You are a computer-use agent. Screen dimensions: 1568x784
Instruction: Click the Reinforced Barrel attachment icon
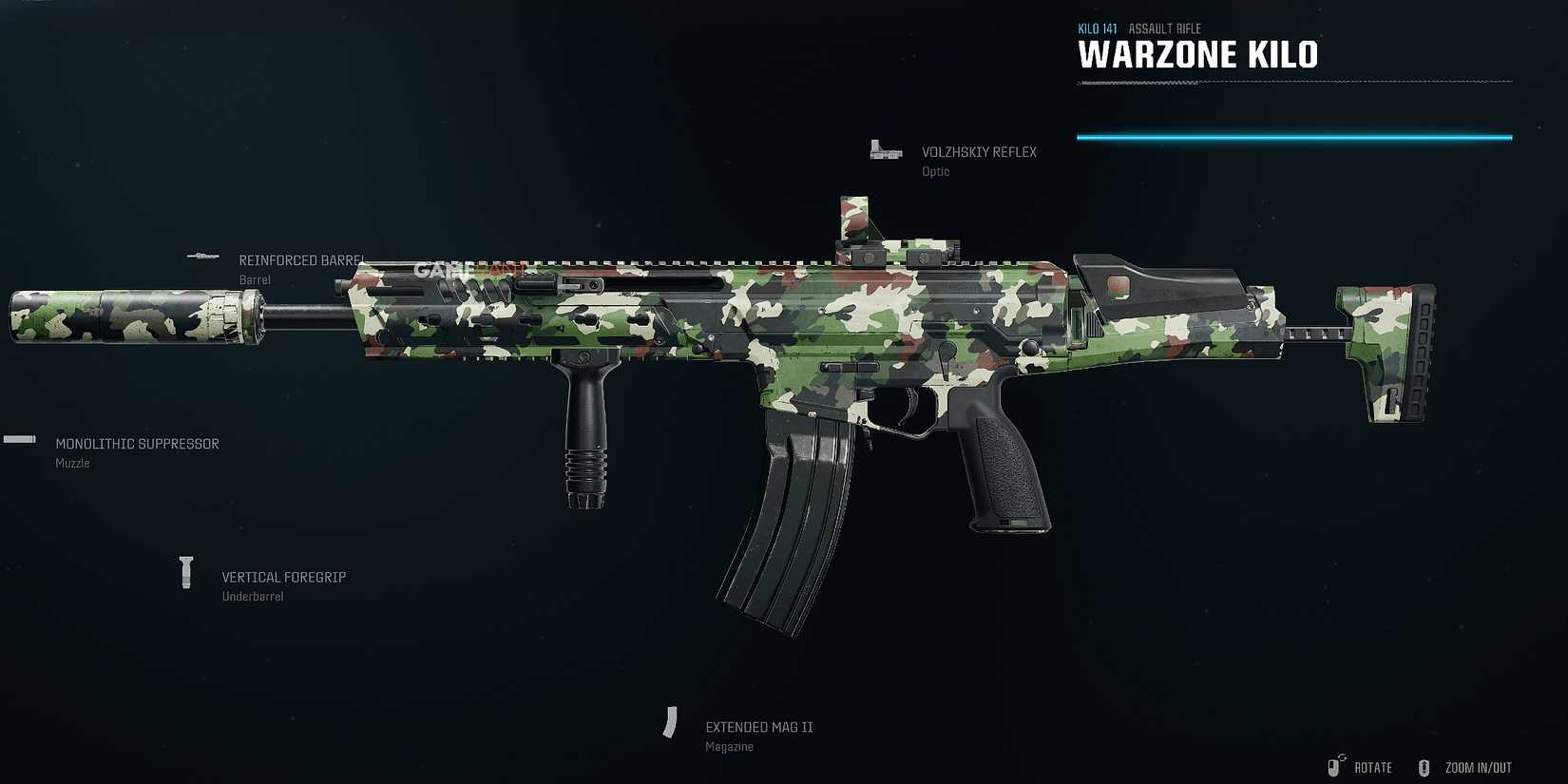click(203, 255)
